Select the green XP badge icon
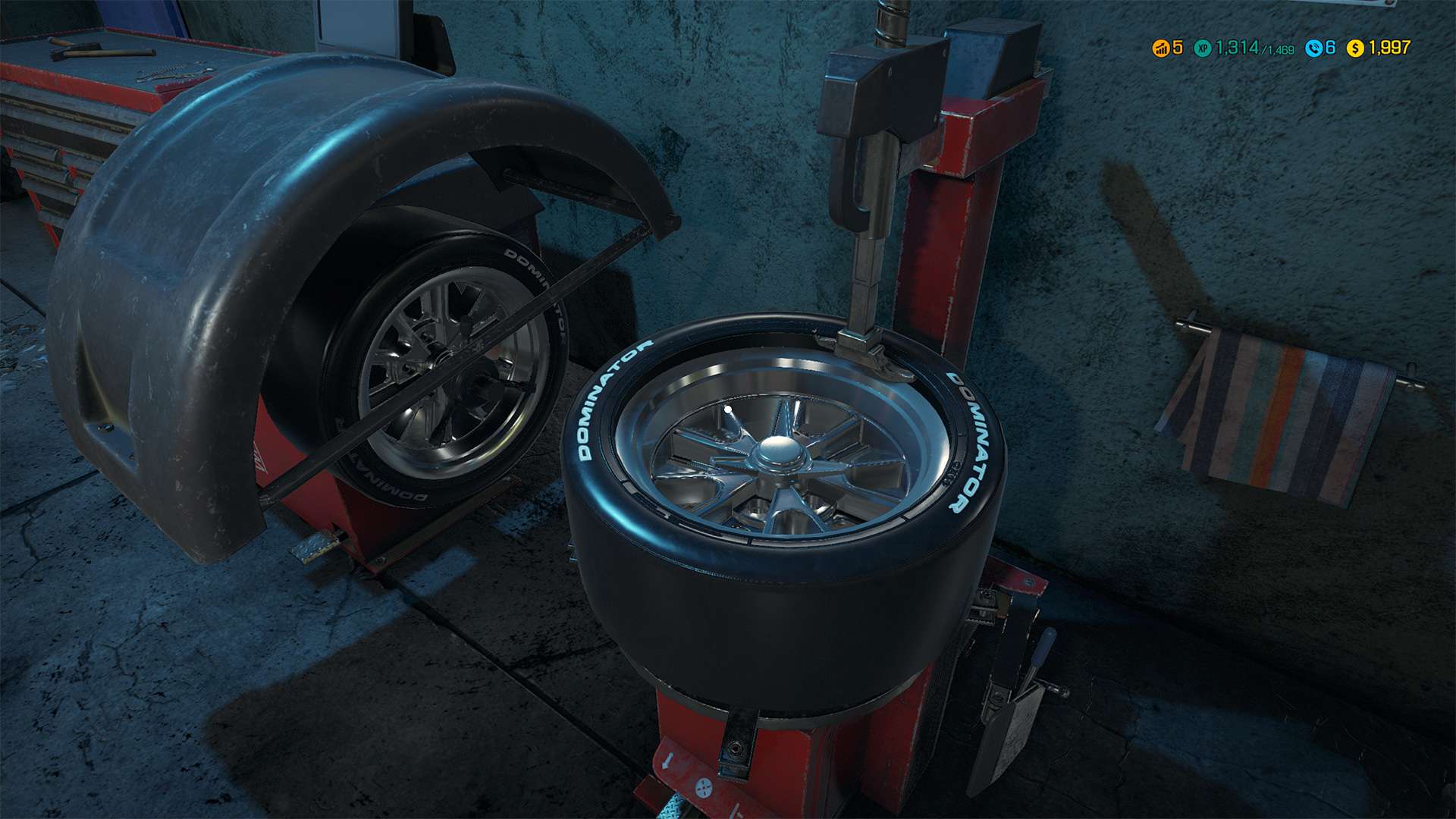Viewport: 1456px width, 819px height. coord(1203,49)
